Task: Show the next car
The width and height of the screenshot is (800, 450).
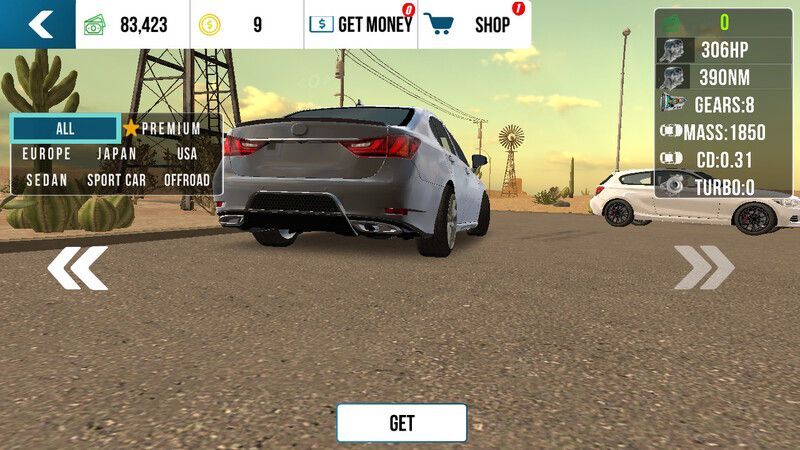Action: tap(704, 268)
